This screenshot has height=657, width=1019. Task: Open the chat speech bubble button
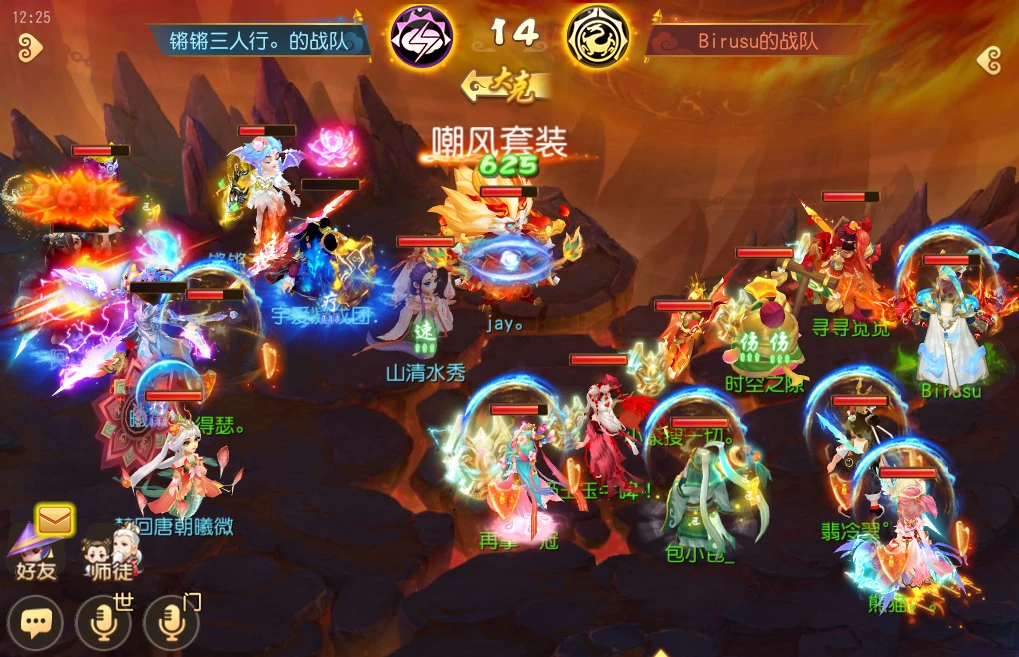[37, 624]
